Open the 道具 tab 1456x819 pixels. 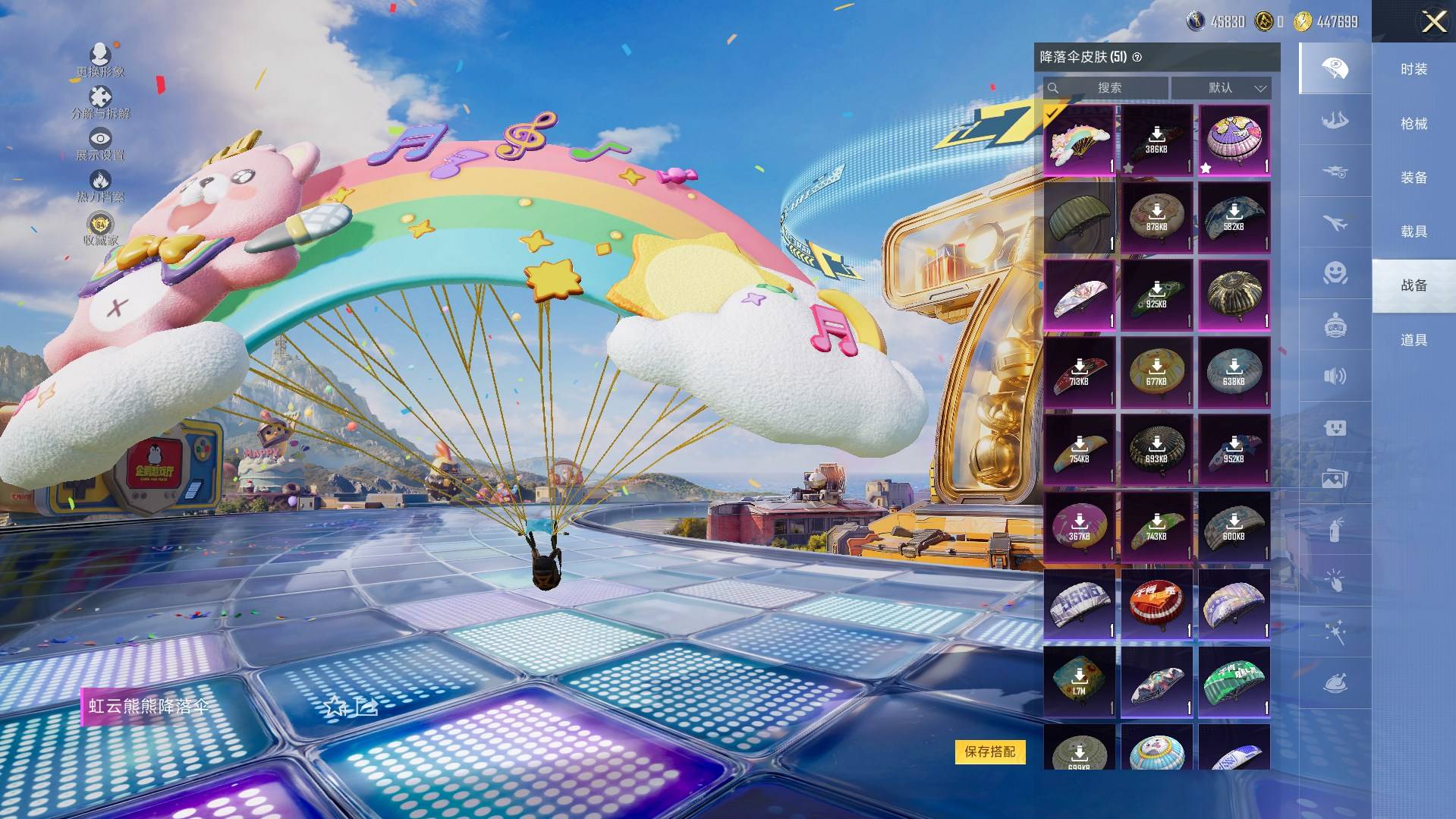click(1414, 340)
